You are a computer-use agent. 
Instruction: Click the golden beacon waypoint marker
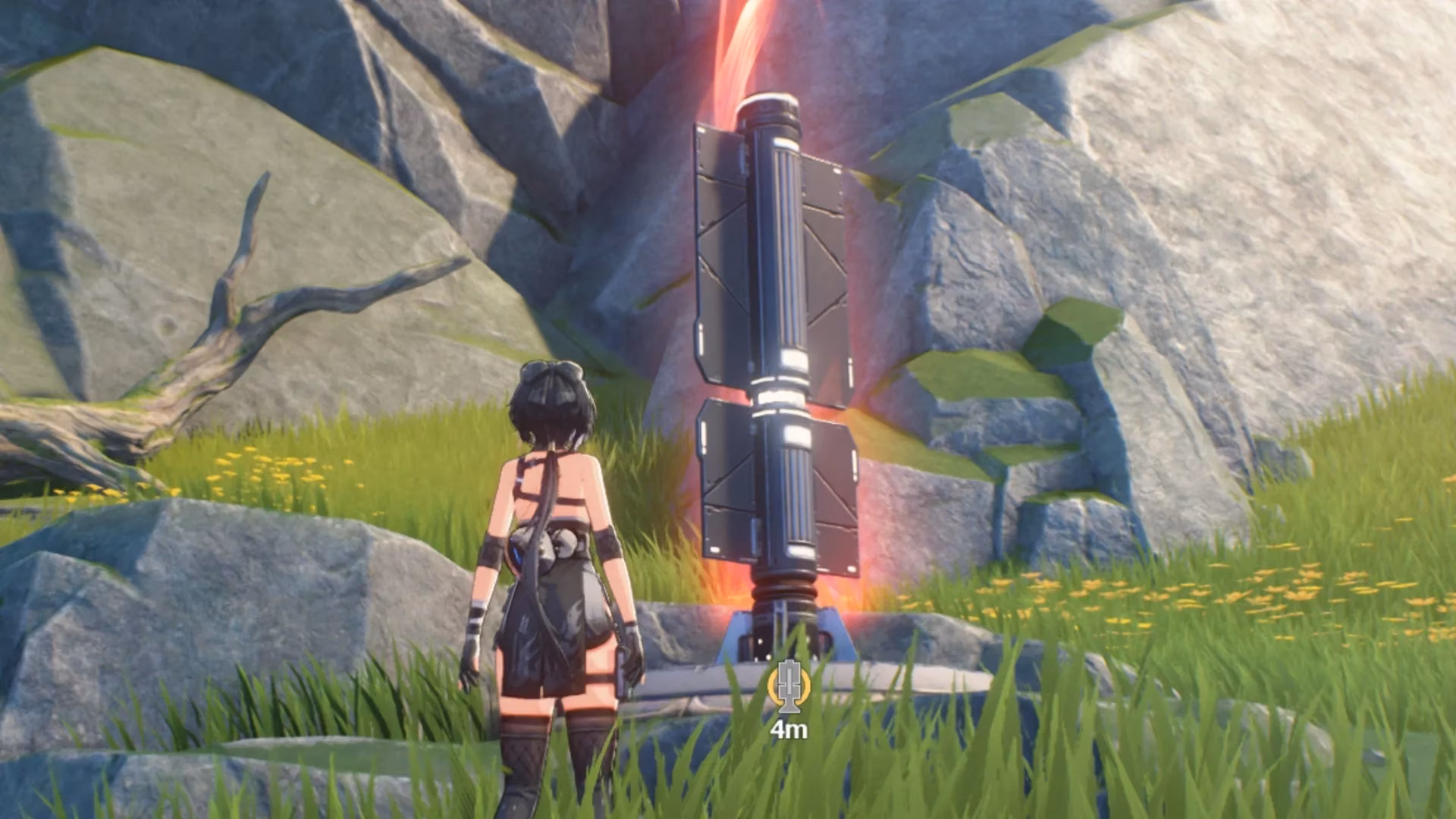pyautogui.click(x=789, y=687)
